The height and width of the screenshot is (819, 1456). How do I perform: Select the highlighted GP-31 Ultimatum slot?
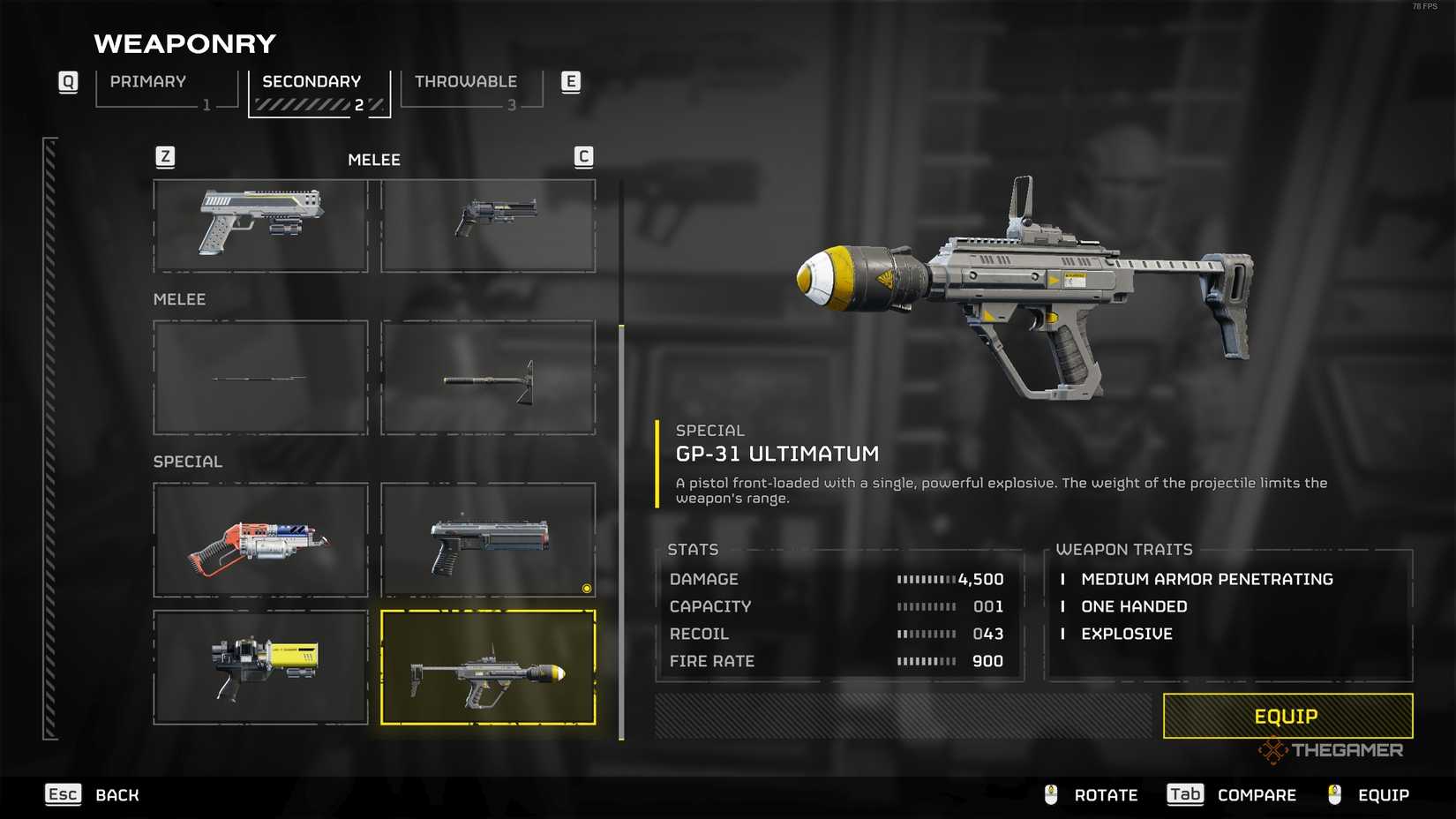(x=488, y=667)
